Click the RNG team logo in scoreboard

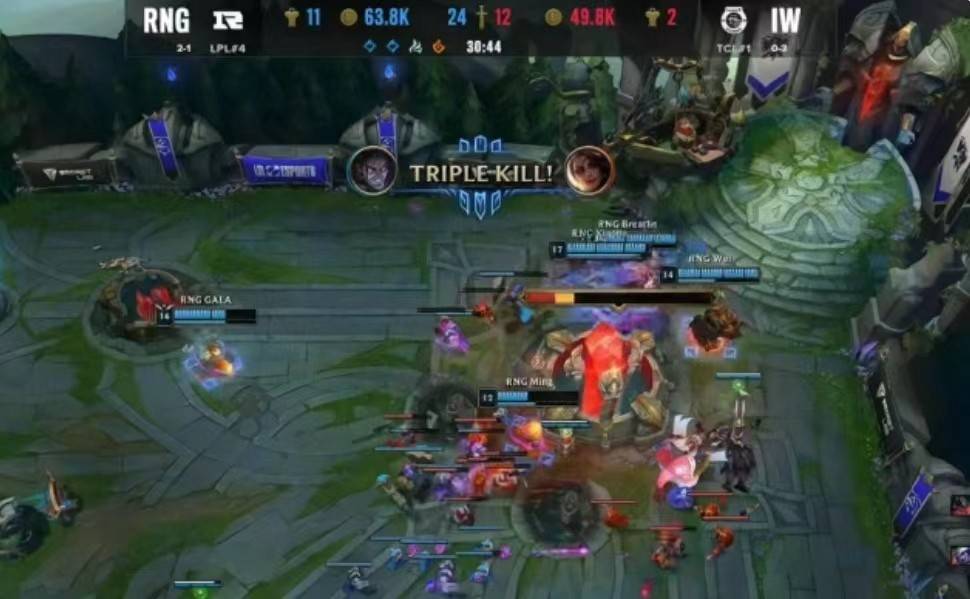228,19
